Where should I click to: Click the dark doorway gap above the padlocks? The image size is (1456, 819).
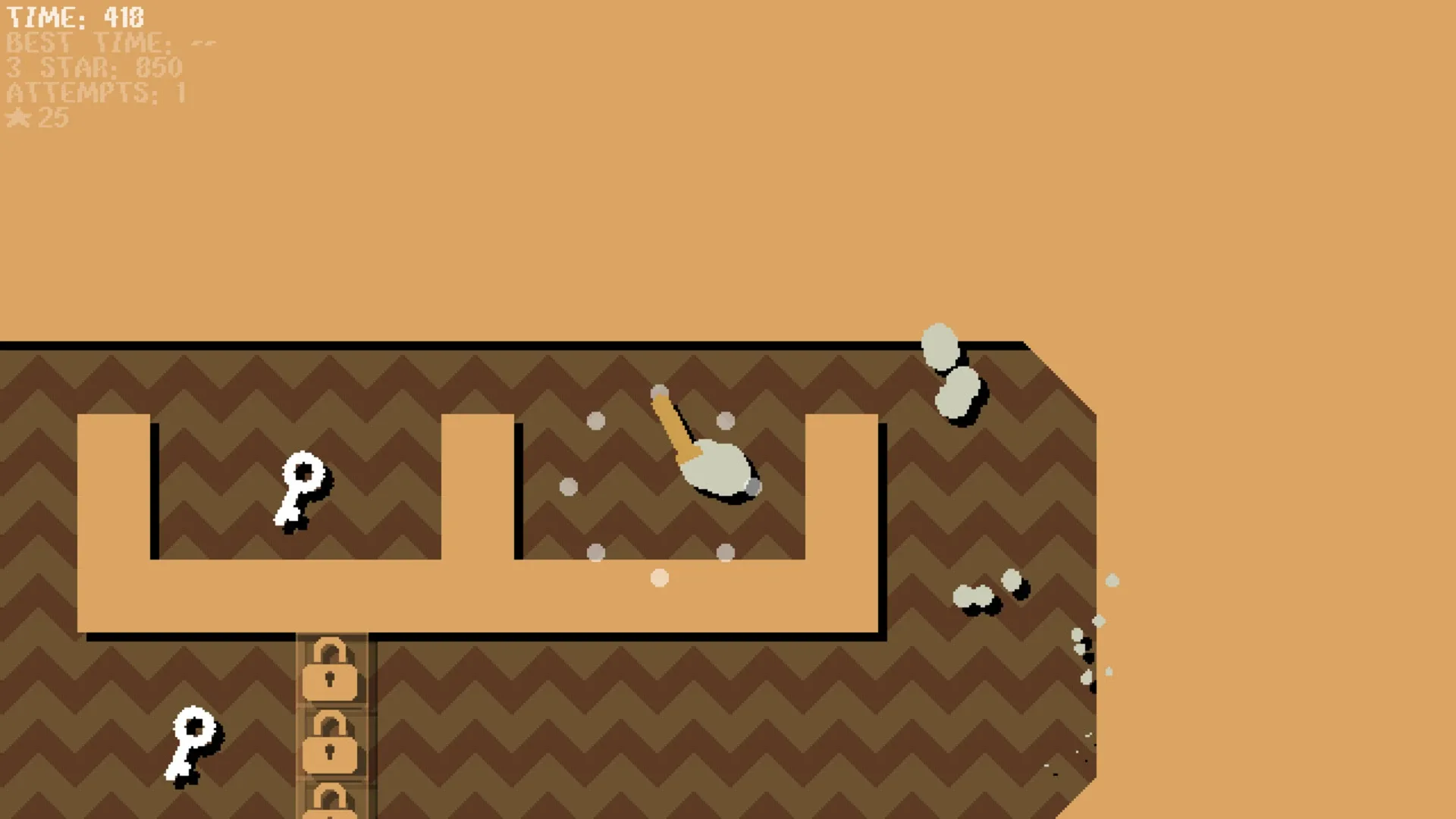(331, 637)
